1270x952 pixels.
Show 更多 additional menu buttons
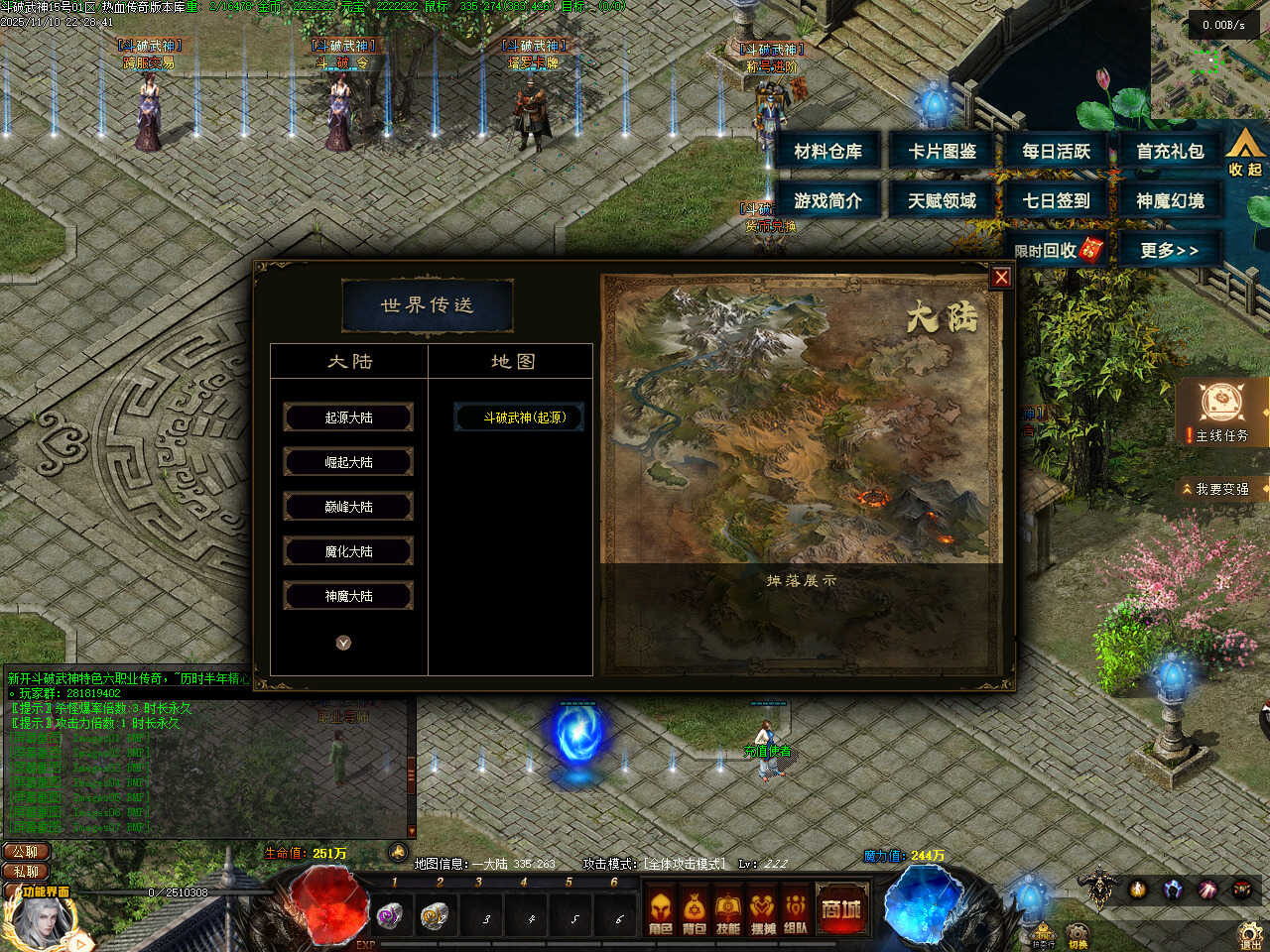click(x=1169, y=250)
